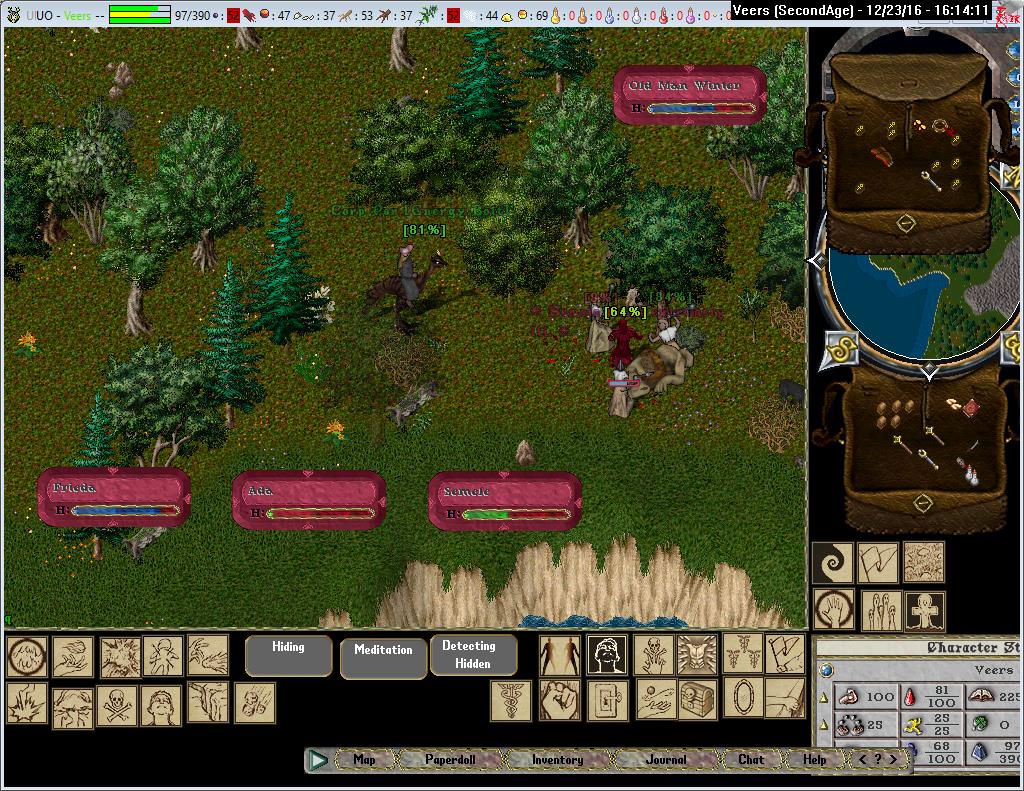Select the Old Man Winter health bar
Viewport: 1024px width, 791px height.
[x=690, y=97]
